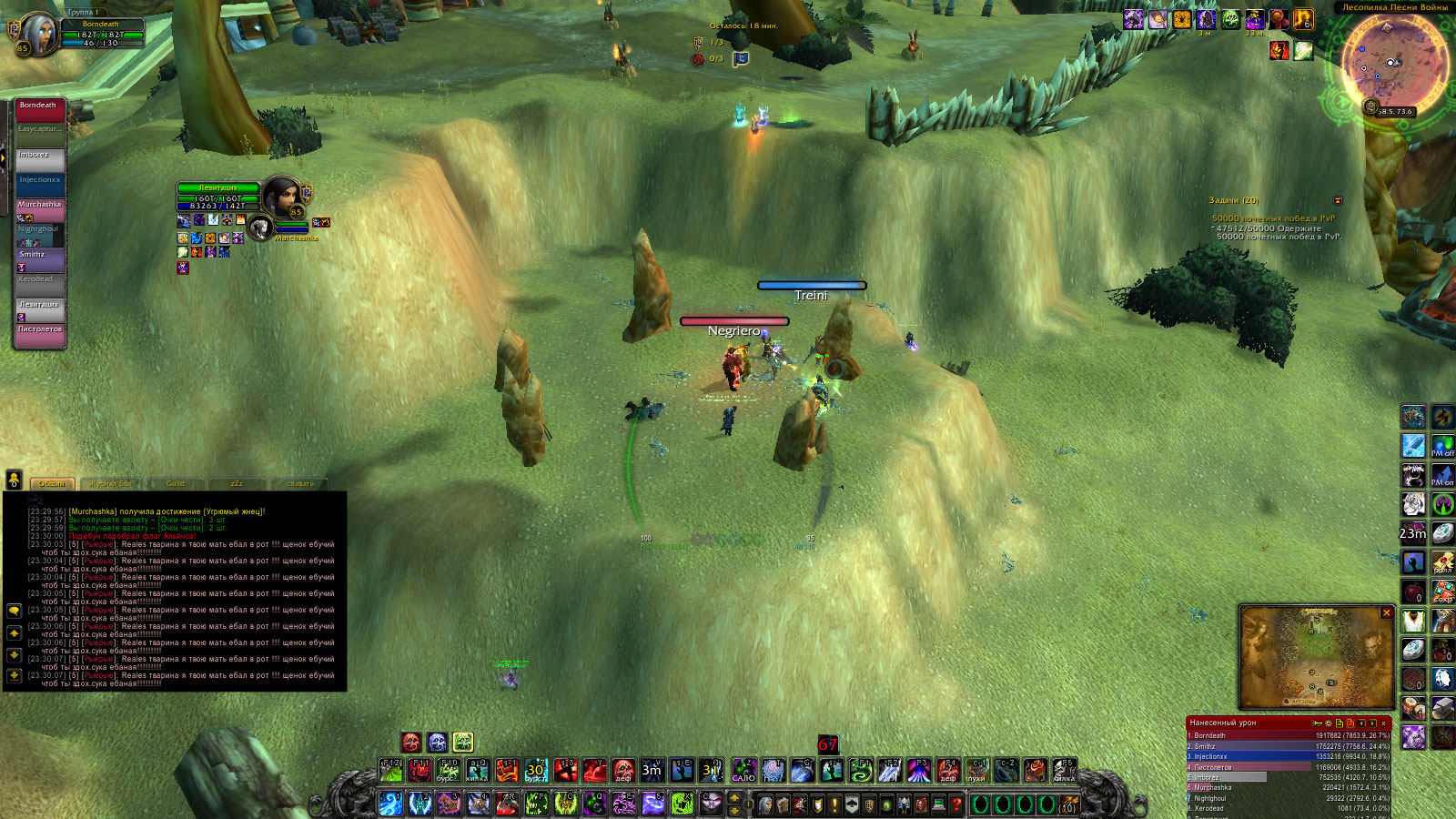Click the player portrait frame
1456x819 pixels.
click(x=38, y=33)
